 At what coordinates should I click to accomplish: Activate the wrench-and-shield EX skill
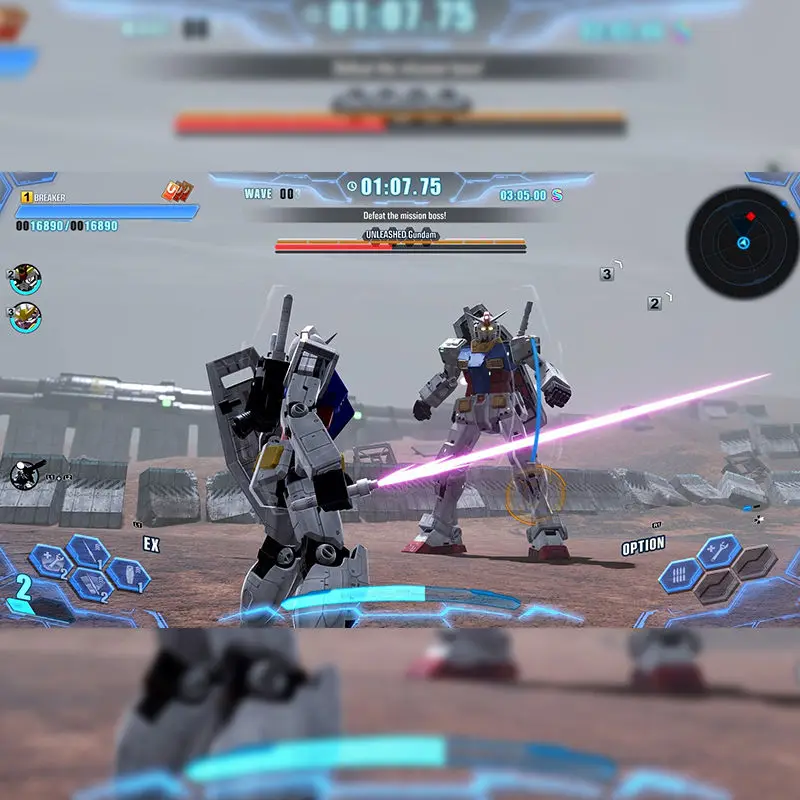pos(50,561)
